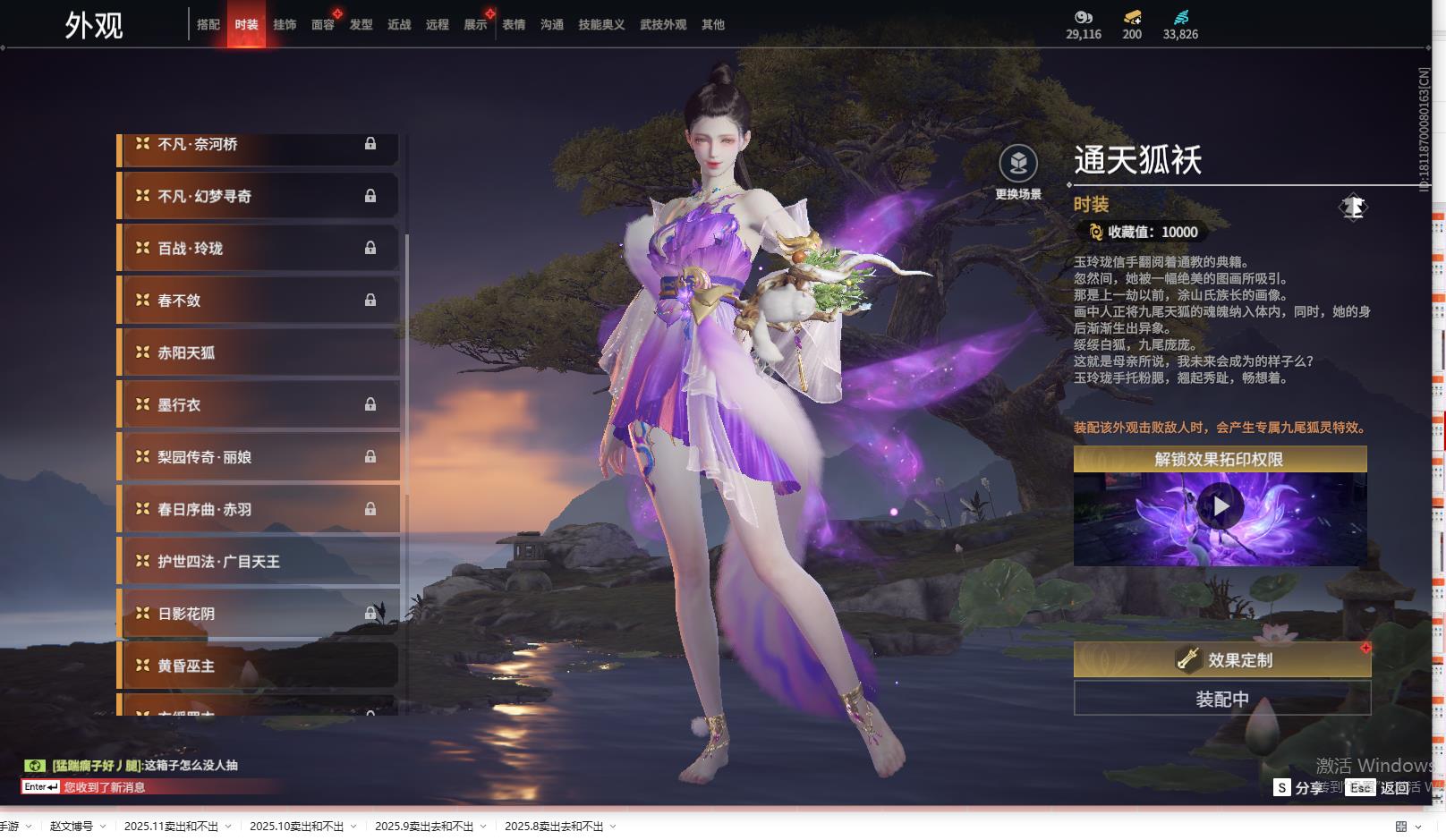1446x840 pixels.
Task: Choose the 护世四法·广目天王 outfit
Action: click(x=259, y=562)
